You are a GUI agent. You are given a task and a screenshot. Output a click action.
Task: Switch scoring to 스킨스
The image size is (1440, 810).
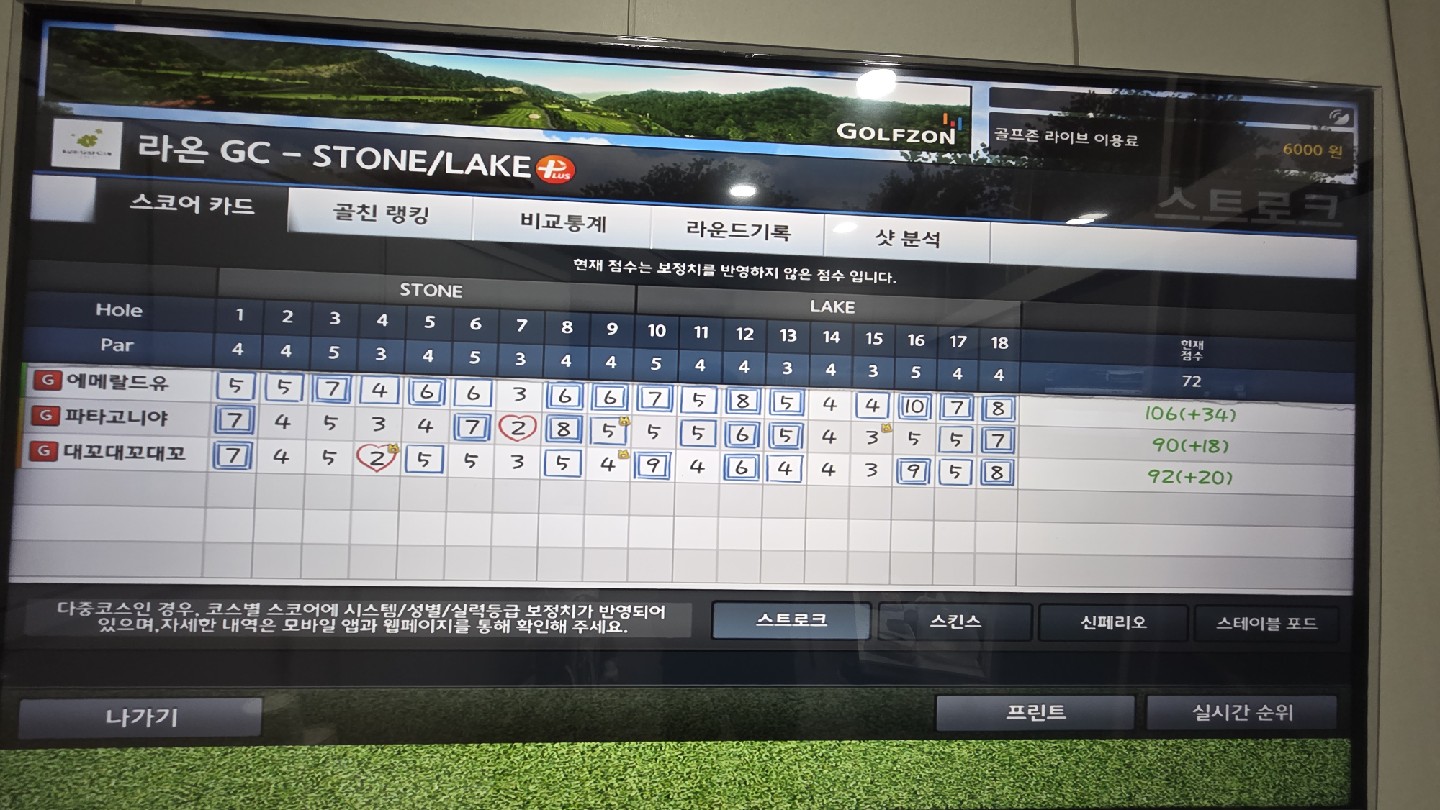[x=955, y=622]
